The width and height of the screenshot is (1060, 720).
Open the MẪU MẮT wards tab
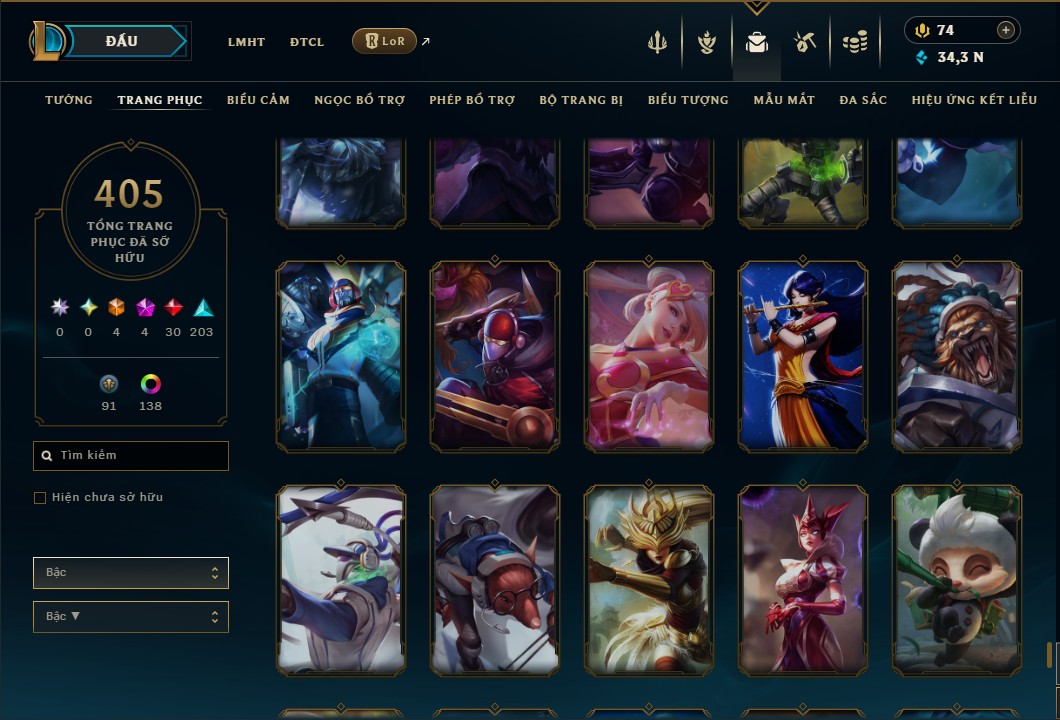coord(784,100)
